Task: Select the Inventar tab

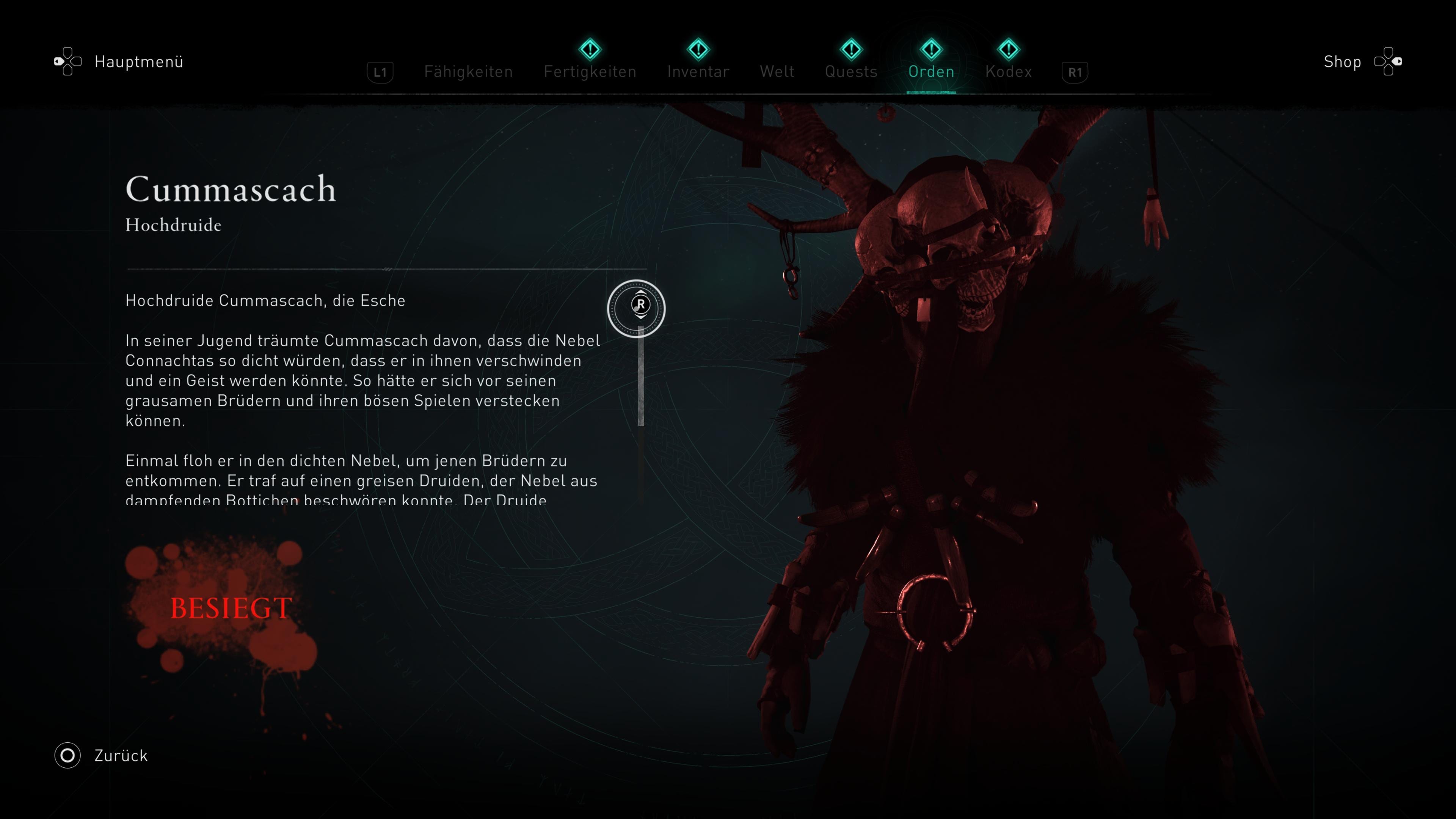Action: 698,72
